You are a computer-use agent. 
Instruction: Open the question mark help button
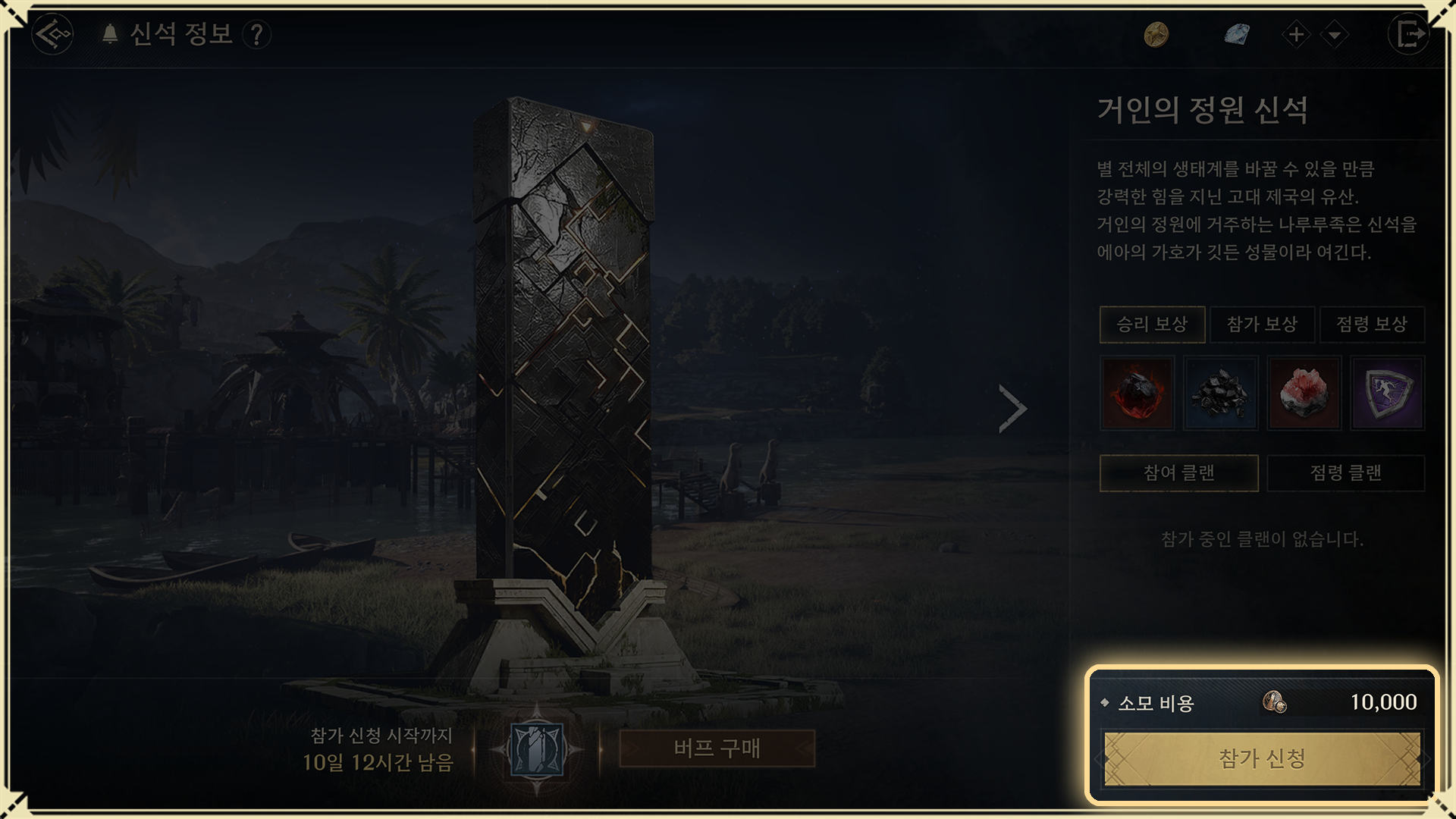[257, 34]
